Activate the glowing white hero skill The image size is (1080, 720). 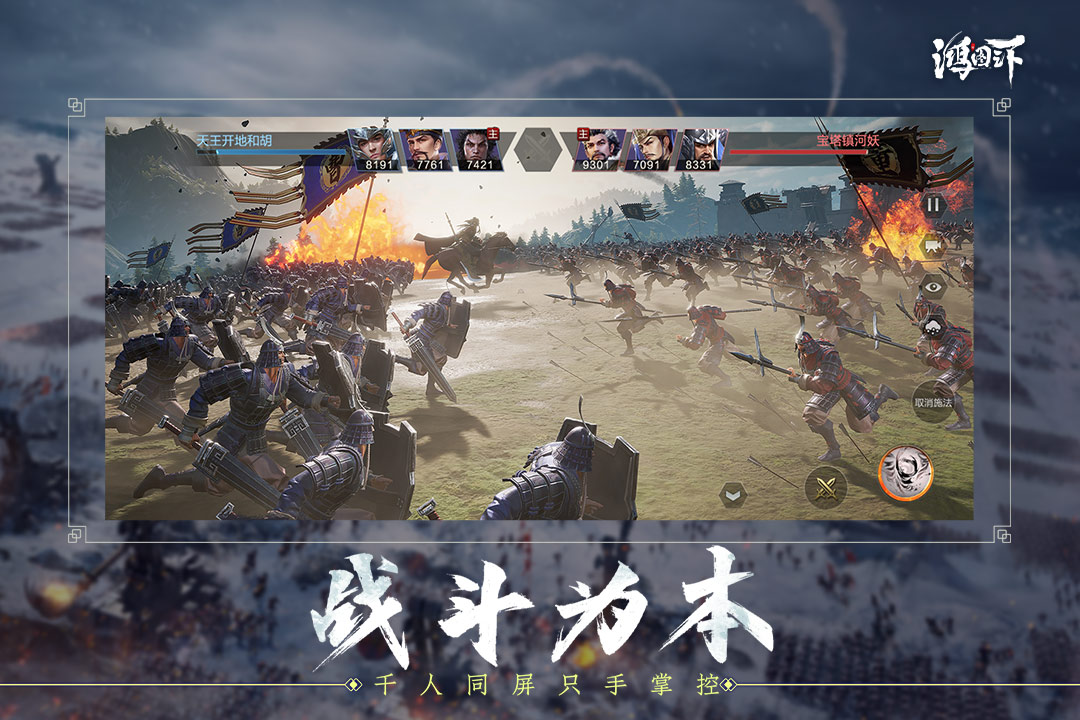tap(905, 472)
